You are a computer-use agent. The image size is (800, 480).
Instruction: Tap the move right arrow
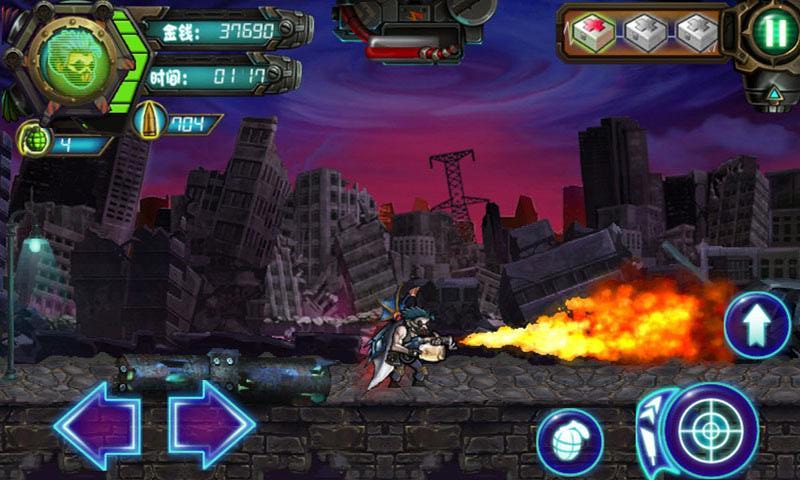212,425
